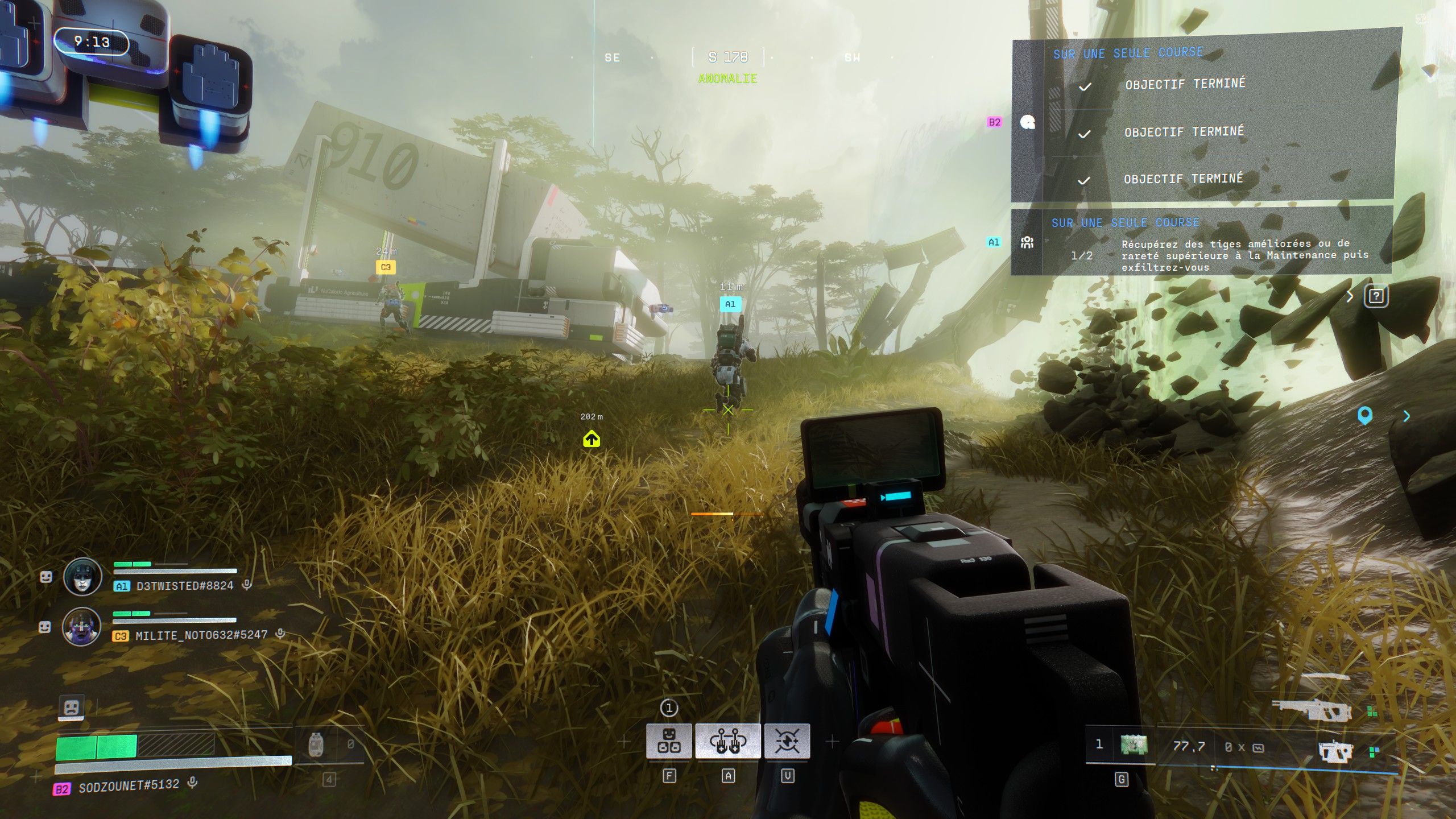Select the A1 squad member icon on objective
The height and width of the screenshot is (819, 1456).
pyautogui.click(x=1027, y=243)
